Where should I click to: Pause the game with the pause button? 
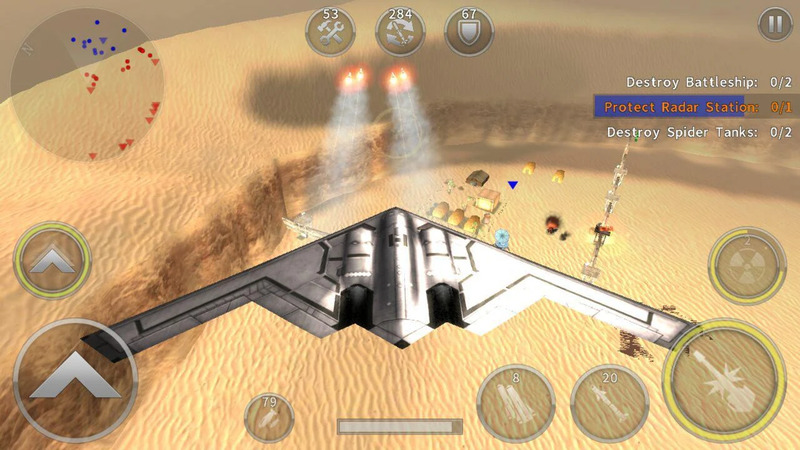point(773,23)
